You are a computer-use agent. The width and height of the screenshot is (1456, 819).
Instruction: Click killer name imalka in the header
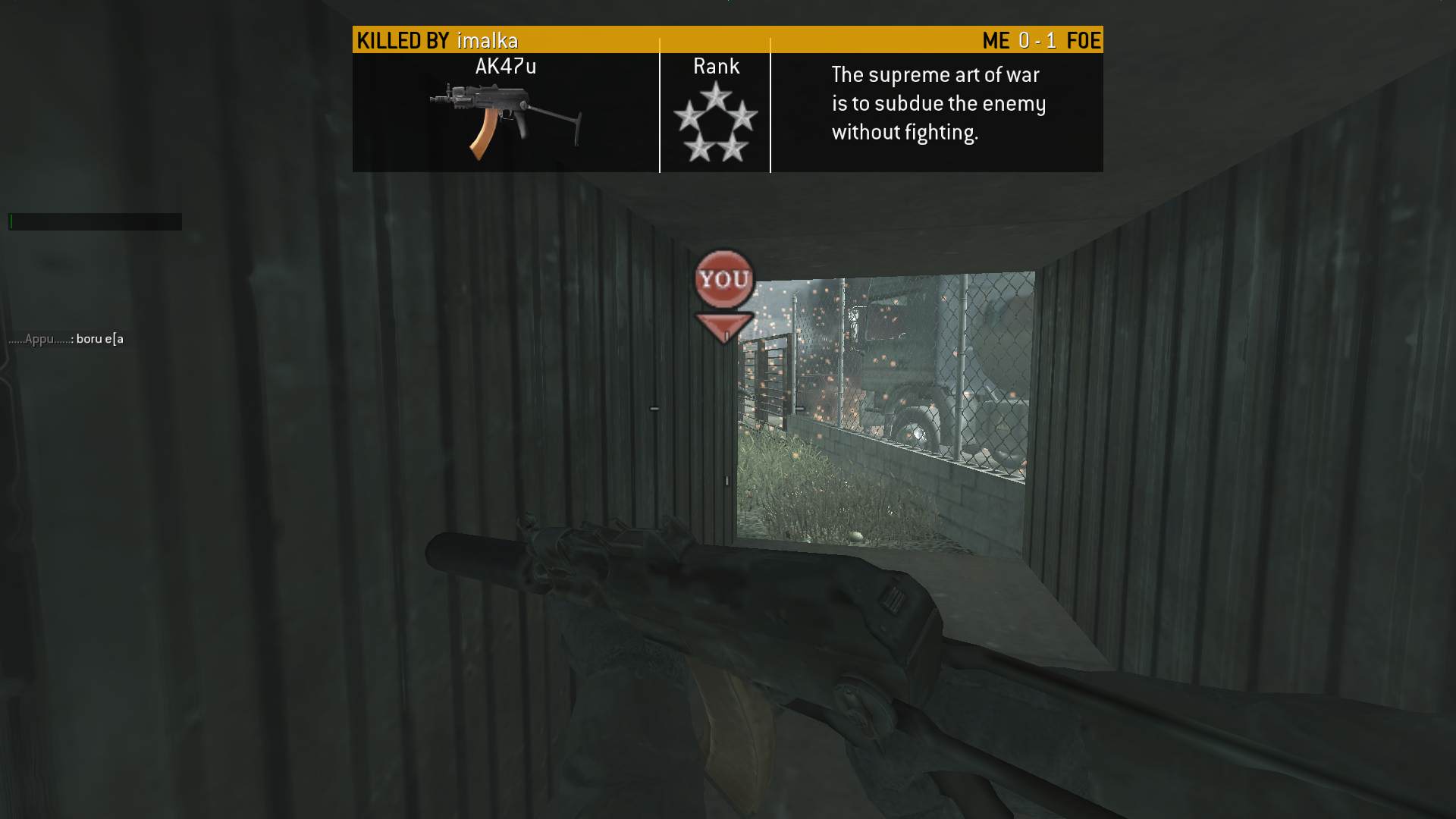(x=487, y=40)
